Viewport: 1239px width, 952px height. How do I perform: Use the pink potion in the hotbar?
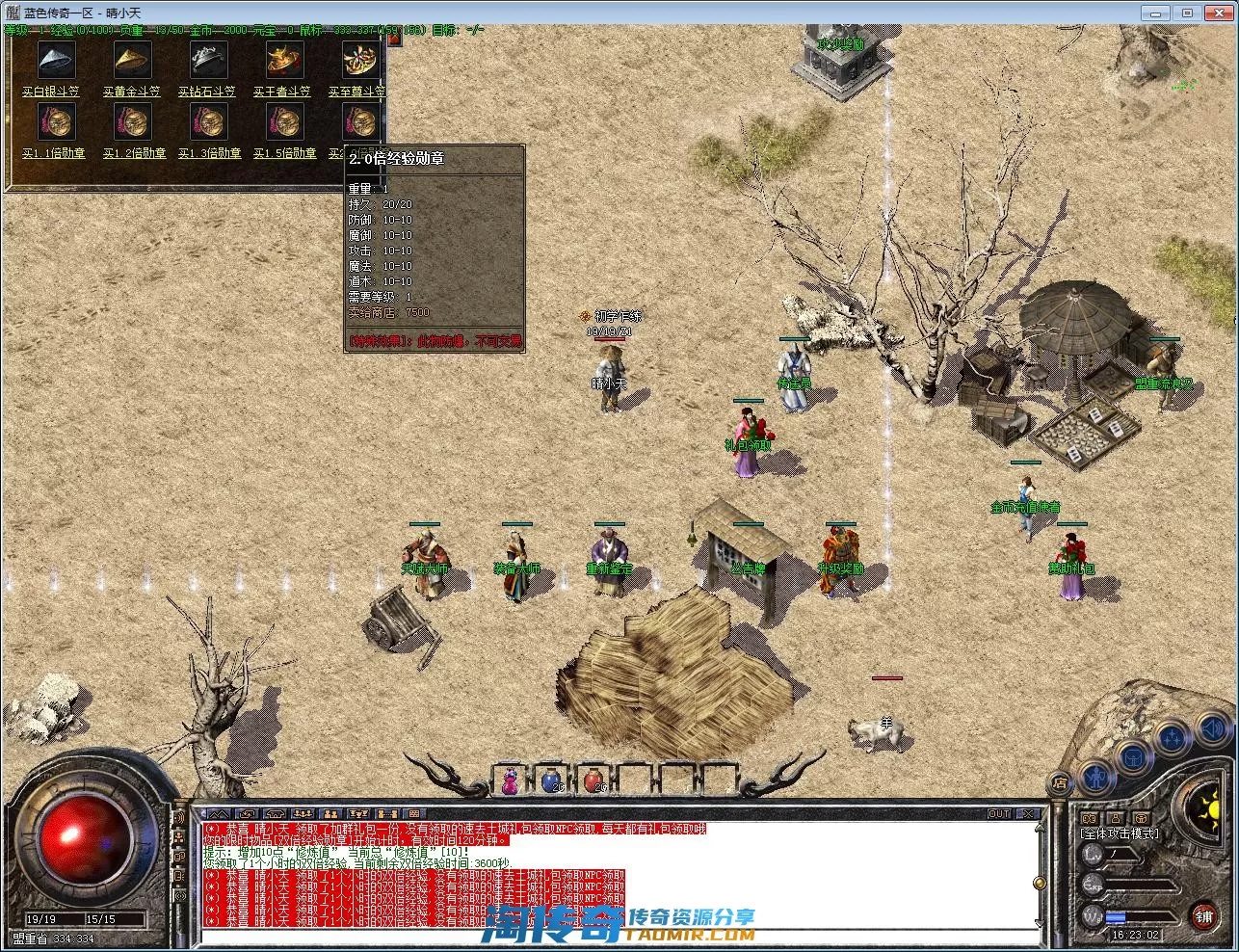pos(511,780)
